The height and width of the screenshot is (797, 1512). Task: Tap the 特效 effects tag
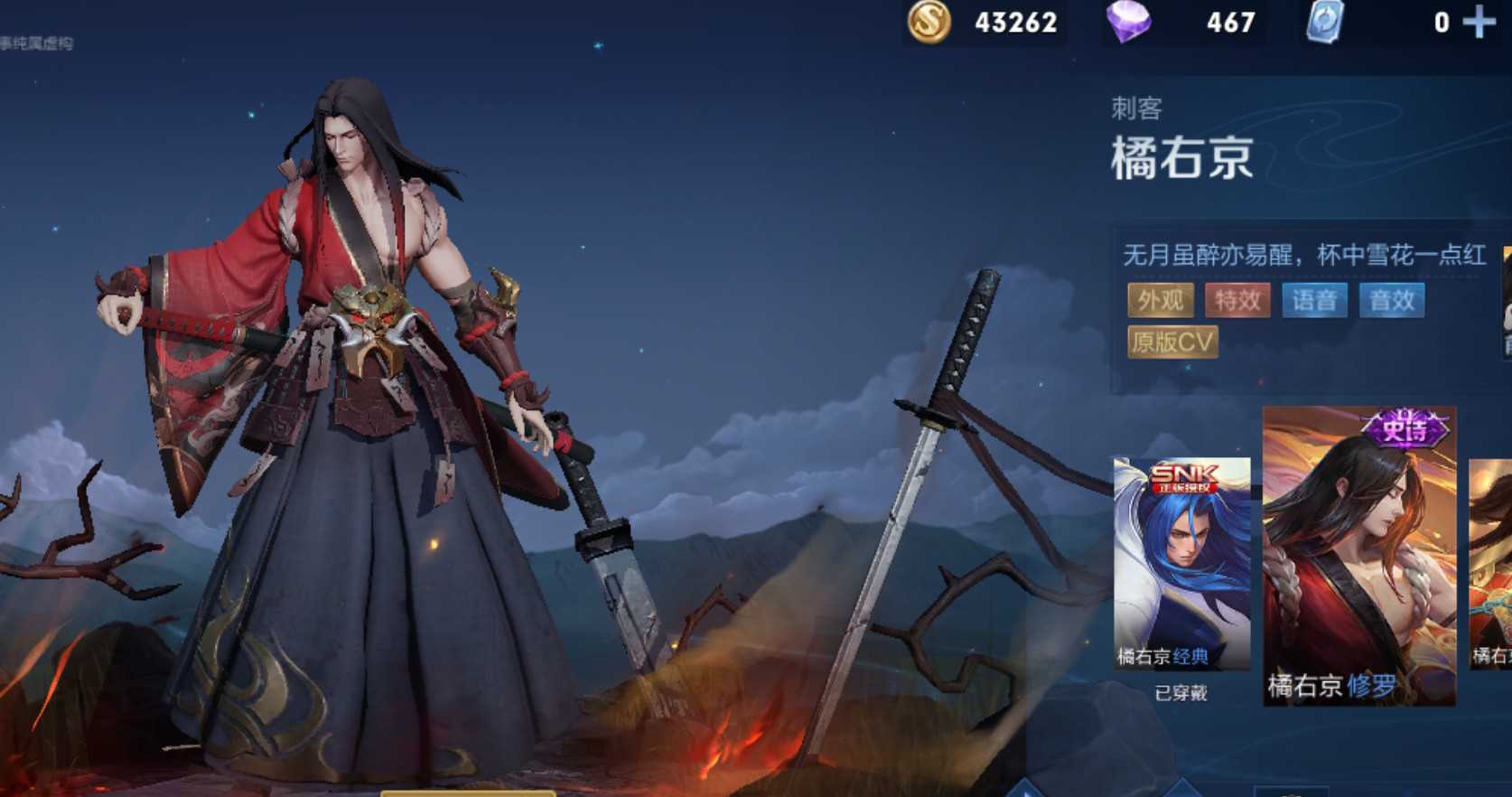tap(1237, 300)
